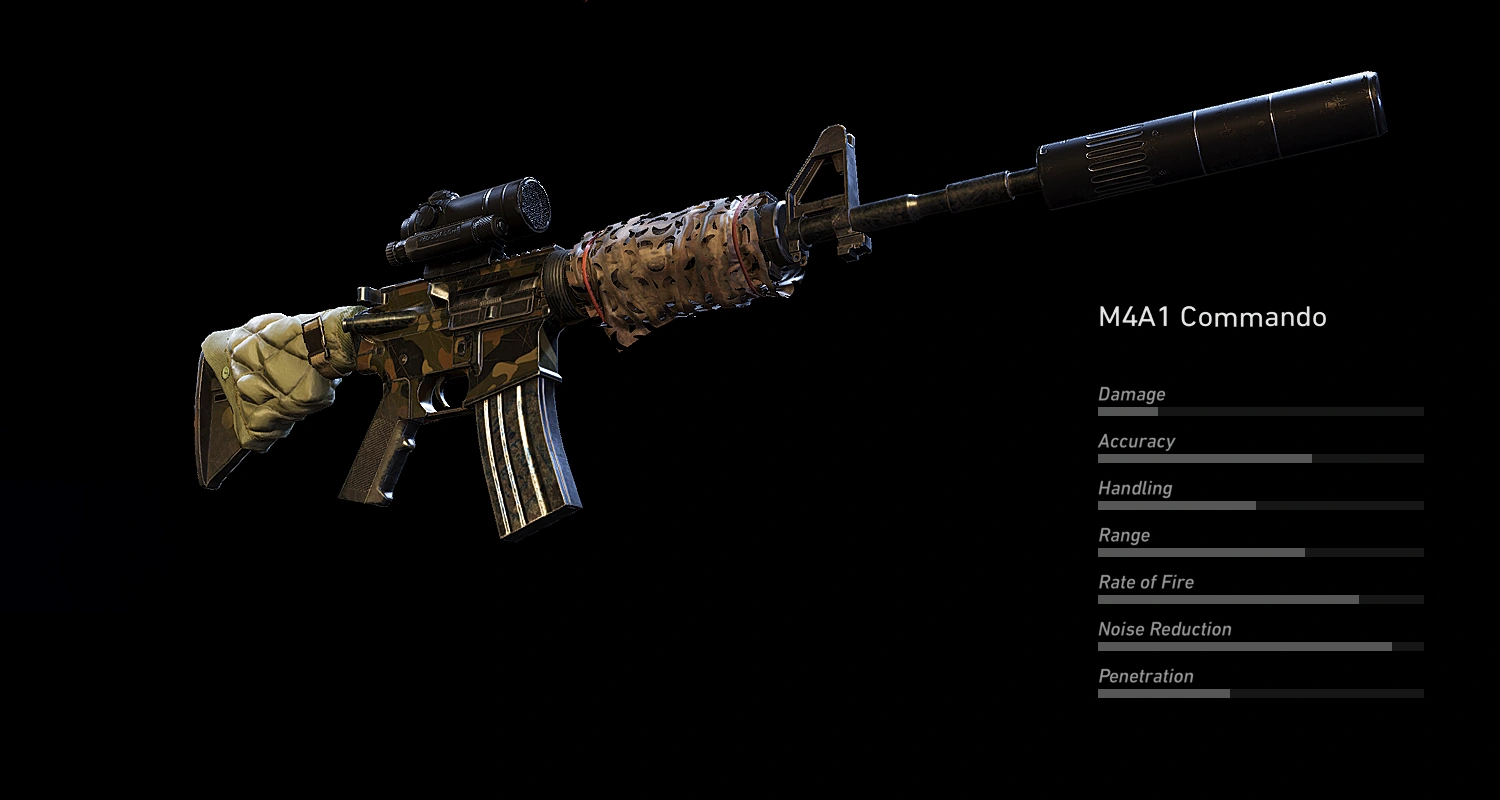
Task: Select the Noise Reduction stat bar
Action: 1260,646
